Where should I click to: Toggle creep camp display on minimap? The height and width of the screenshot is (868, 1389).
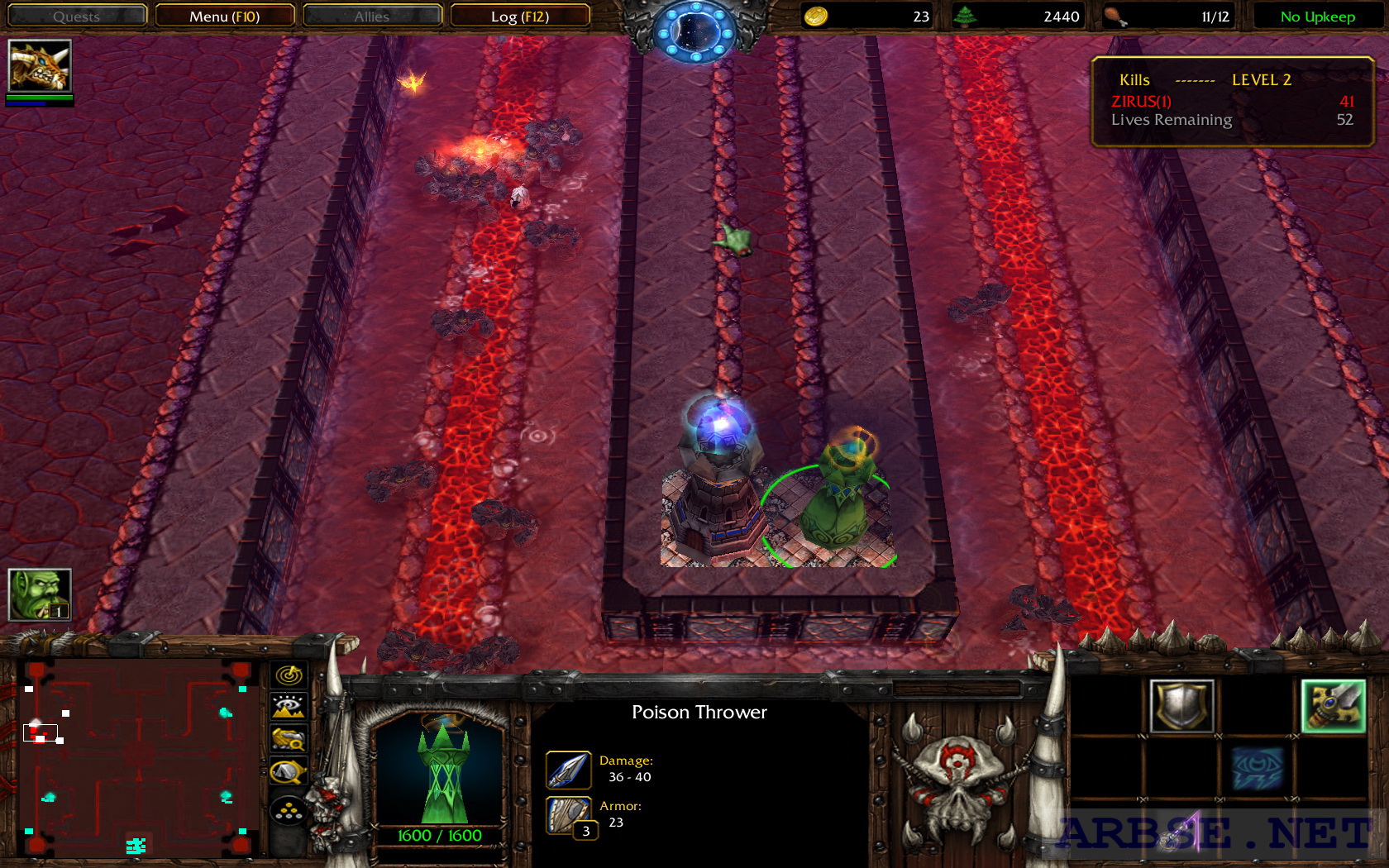[x=289, y=772]
